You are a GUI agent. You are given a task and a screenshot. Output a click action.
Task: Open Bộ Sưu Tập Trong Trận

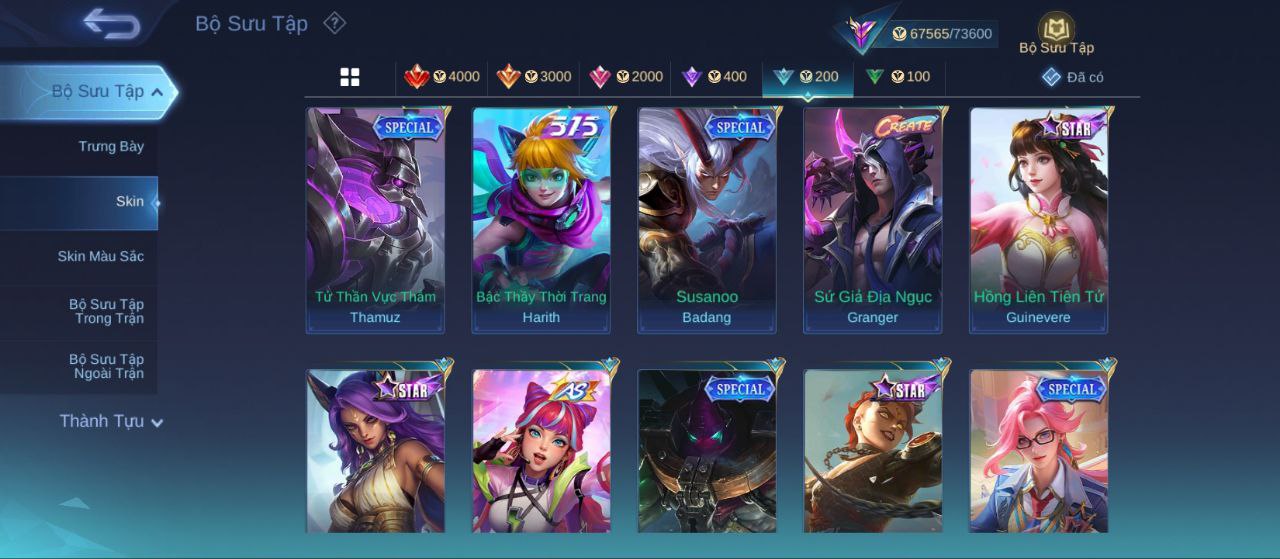click(106, 312)
